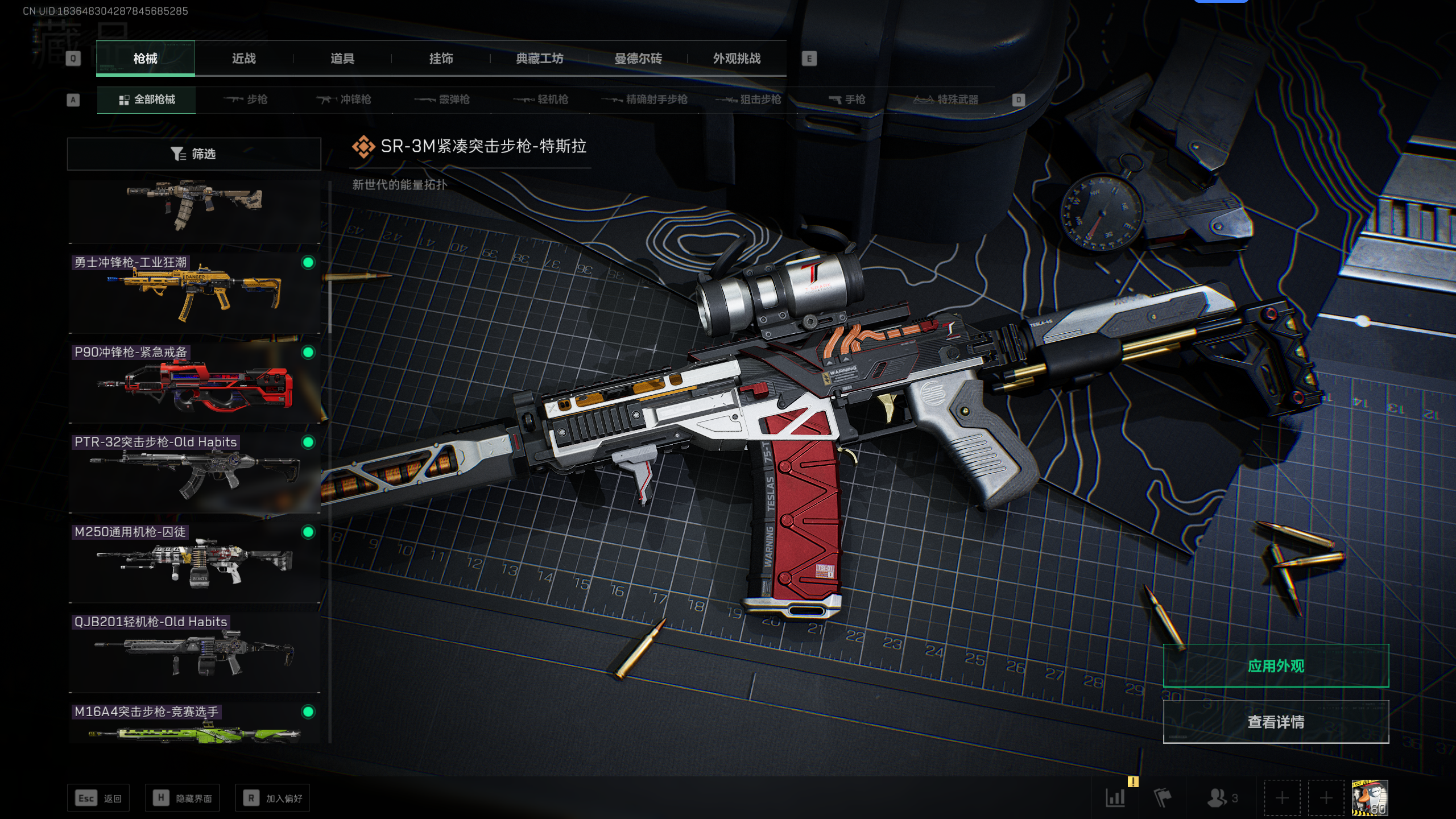Open the player avatar profile icon

pos(1370,798)
